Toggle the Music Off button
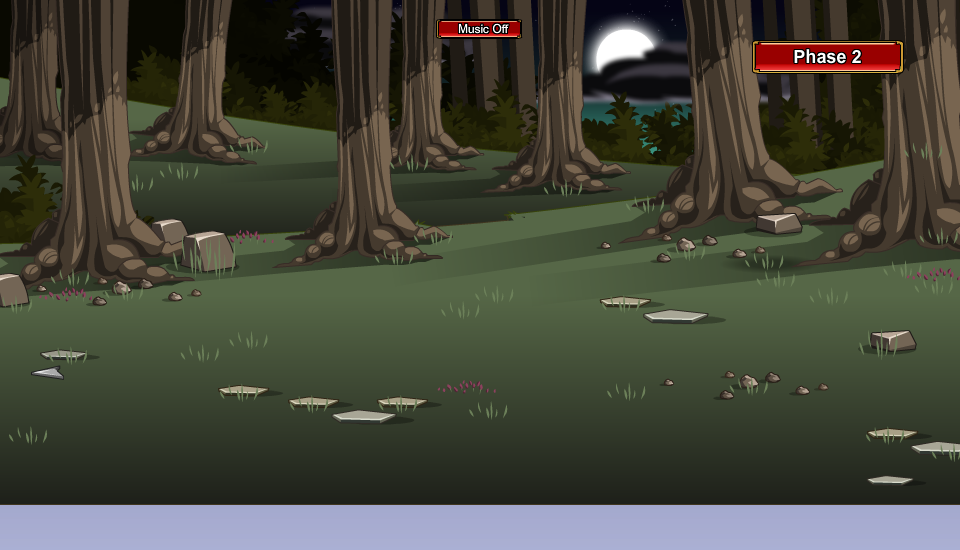 point(479,29)
